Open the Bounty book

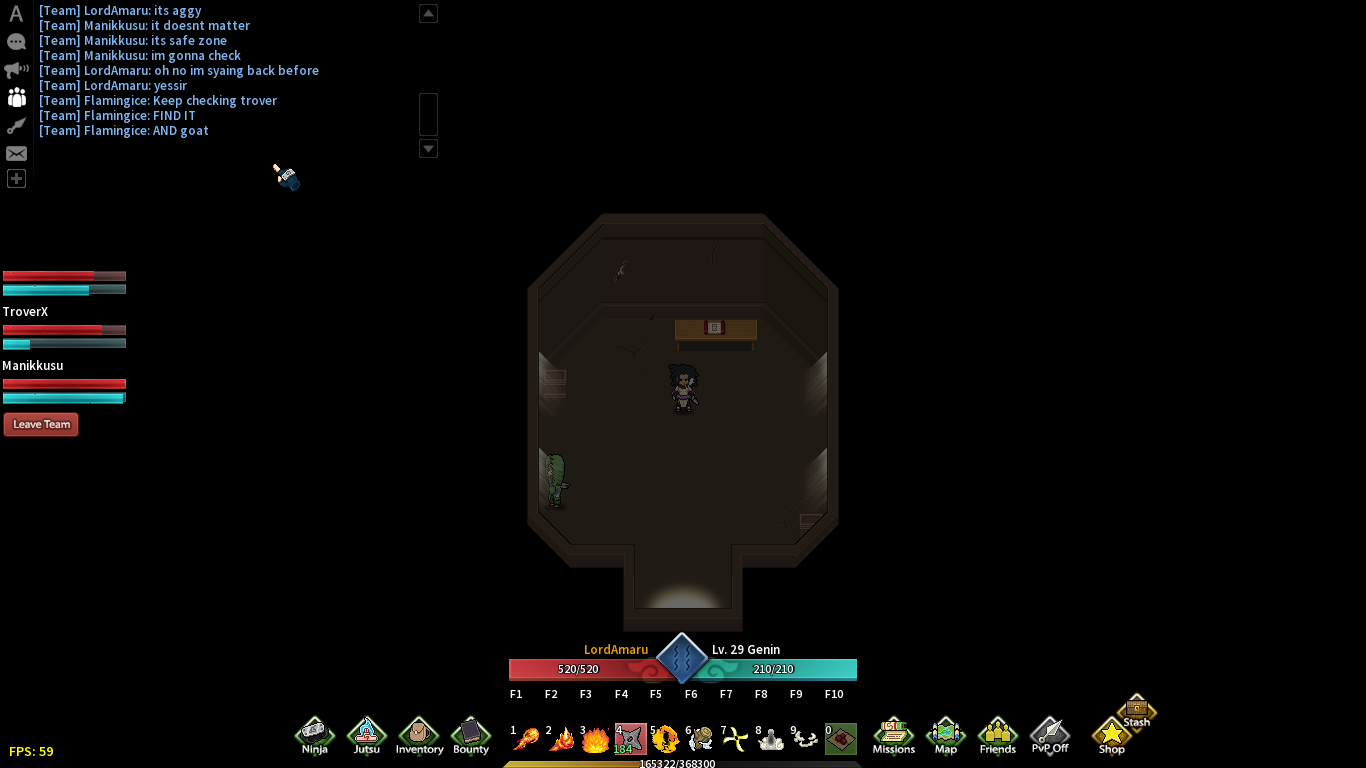pos(471,736)
